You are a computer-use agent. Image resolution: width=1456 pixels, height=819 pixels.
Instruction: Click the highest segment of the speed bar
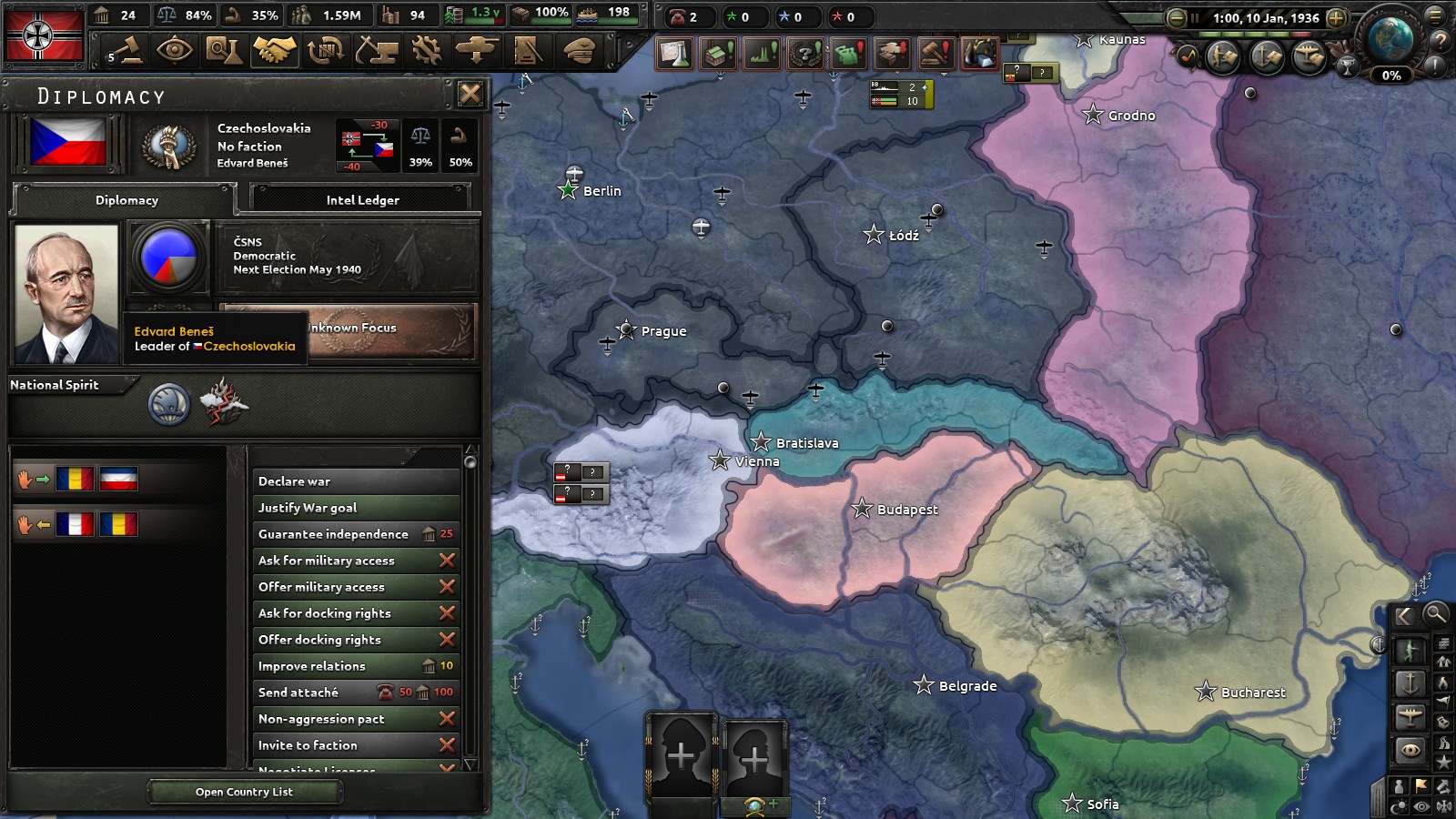[x=1301, y=34]
